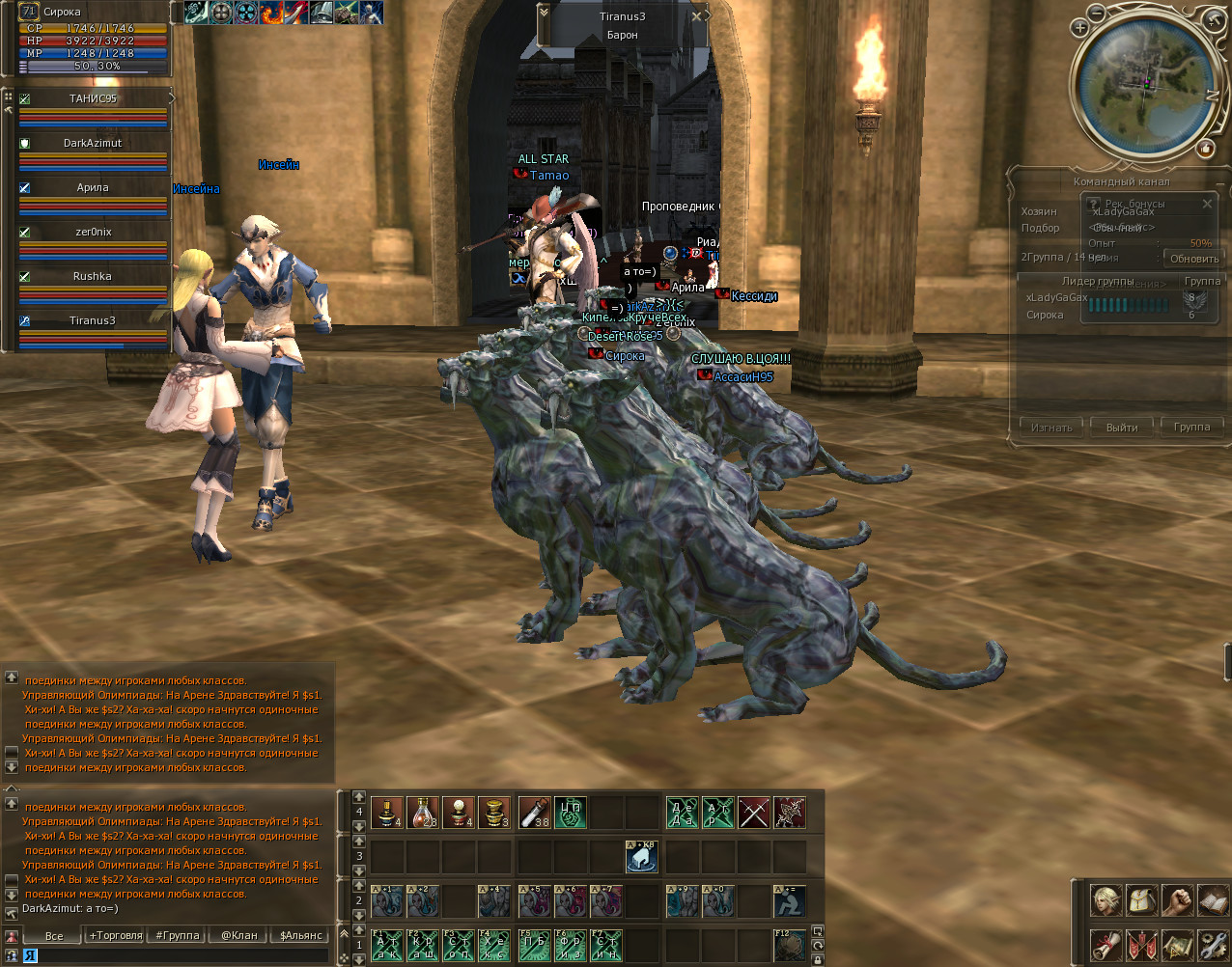1232x967 pixels.
Task: Open the system settings wrench icon
Action: tap(1213, 945)
